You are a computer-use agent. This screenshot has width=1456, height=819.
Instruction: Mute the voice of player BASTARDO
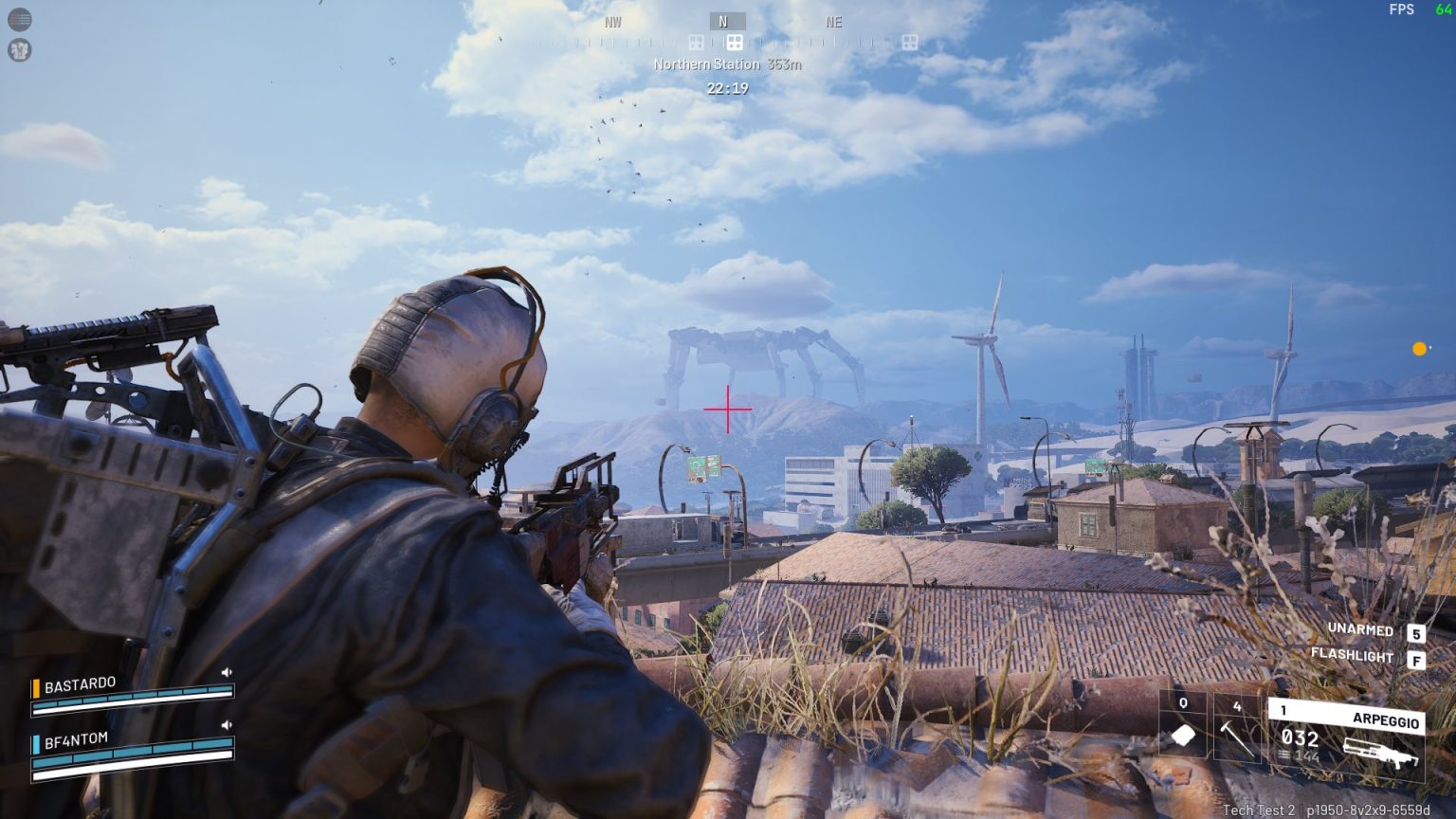click(225, 670)
